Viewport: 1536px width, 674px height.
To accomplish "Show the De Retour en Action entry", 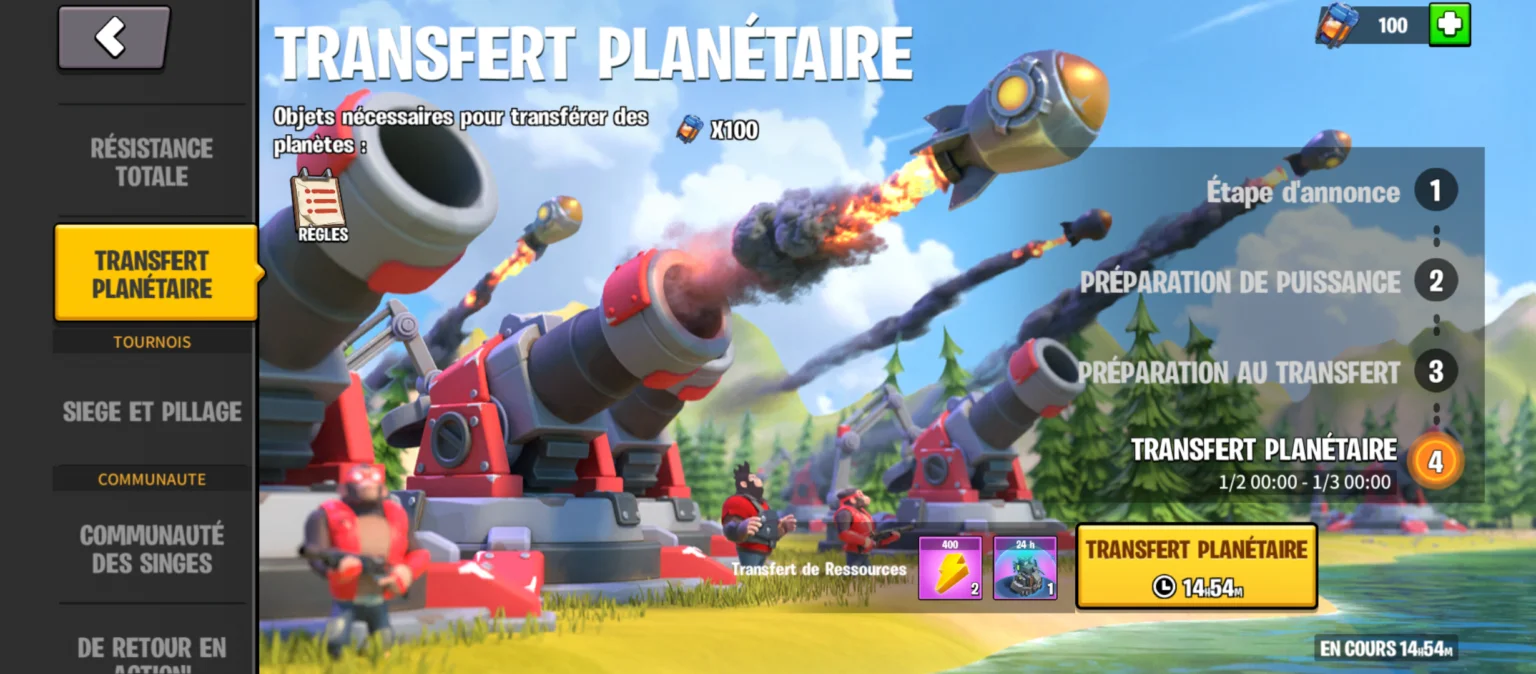I will coord(152,650).
